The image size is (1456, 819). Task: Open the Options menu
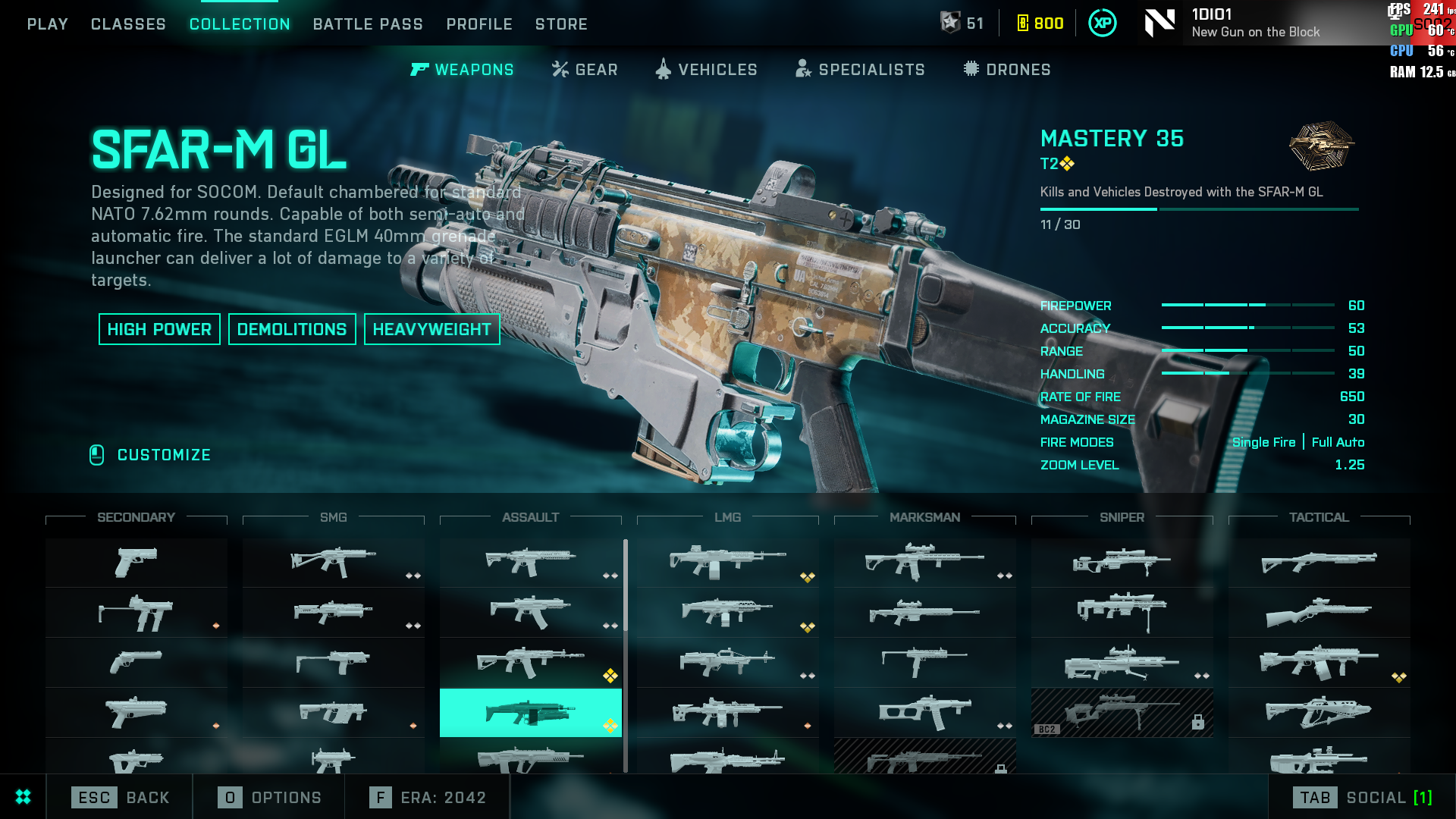point(270,797)
